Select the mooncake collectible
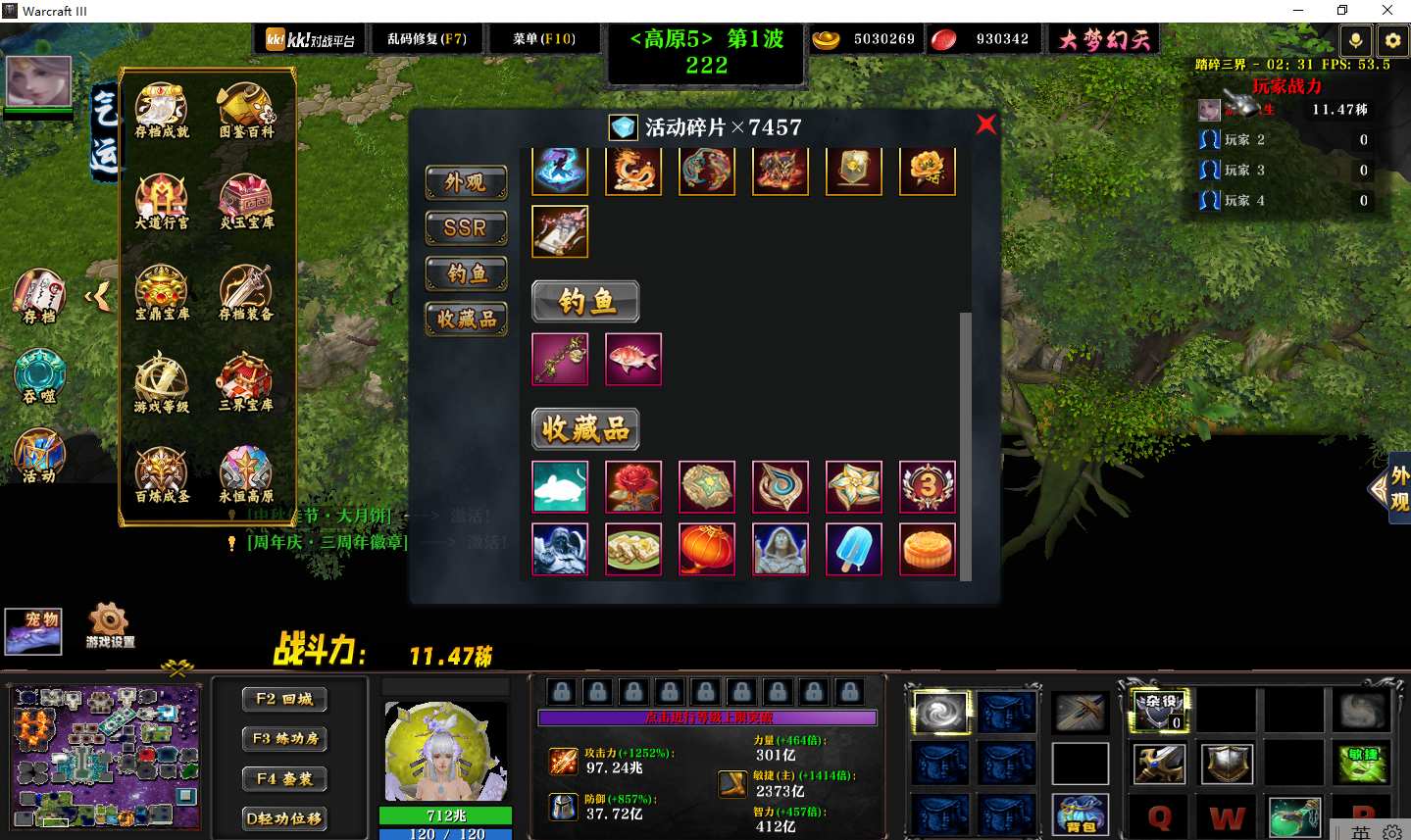Screen dimensions: 1411x840 (x=928, y=549)
